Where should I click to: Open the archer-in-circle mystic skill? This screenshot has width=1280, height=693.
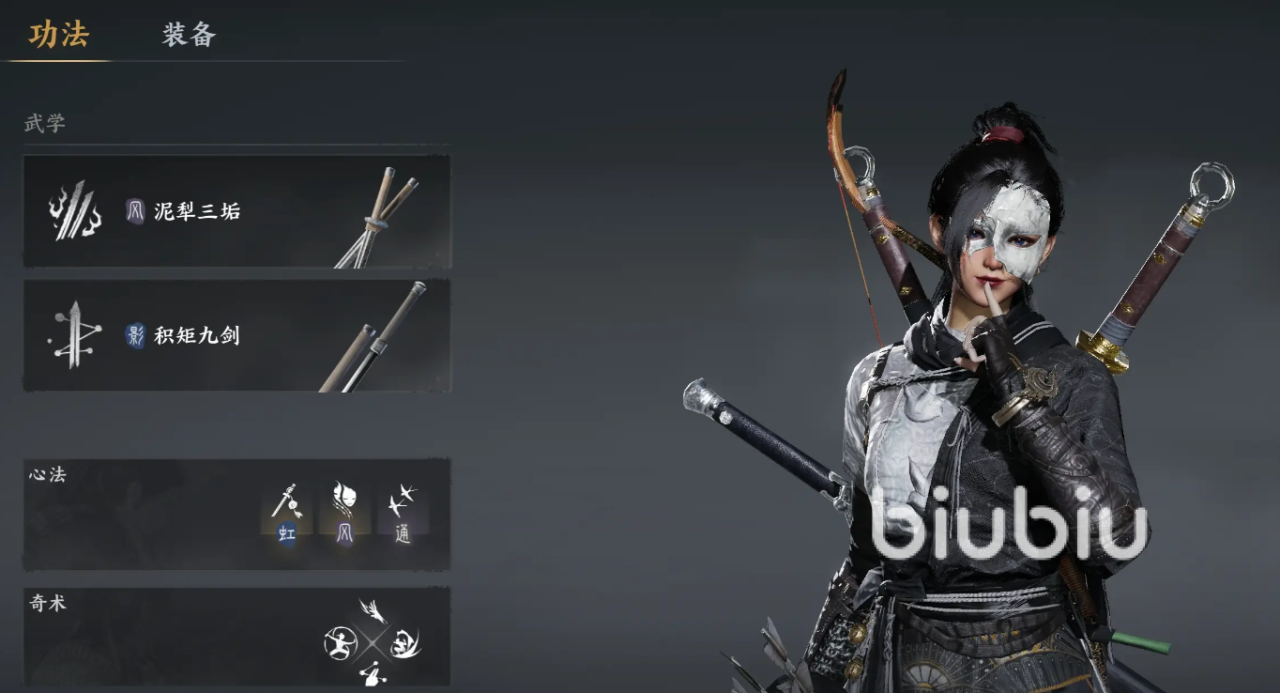pos(341,642)
